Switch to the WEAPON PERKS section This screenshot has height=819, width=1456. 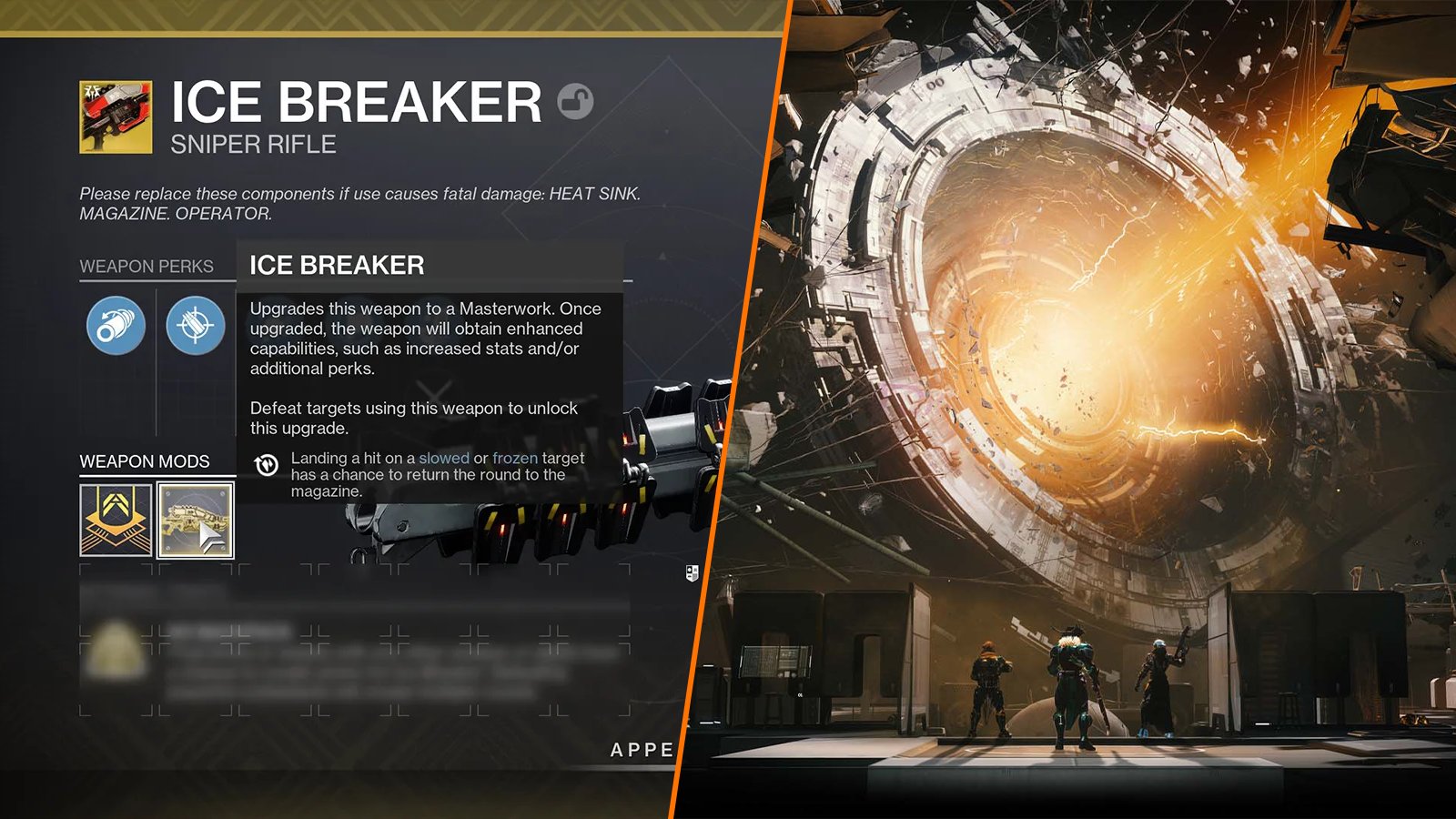(147, 266)
